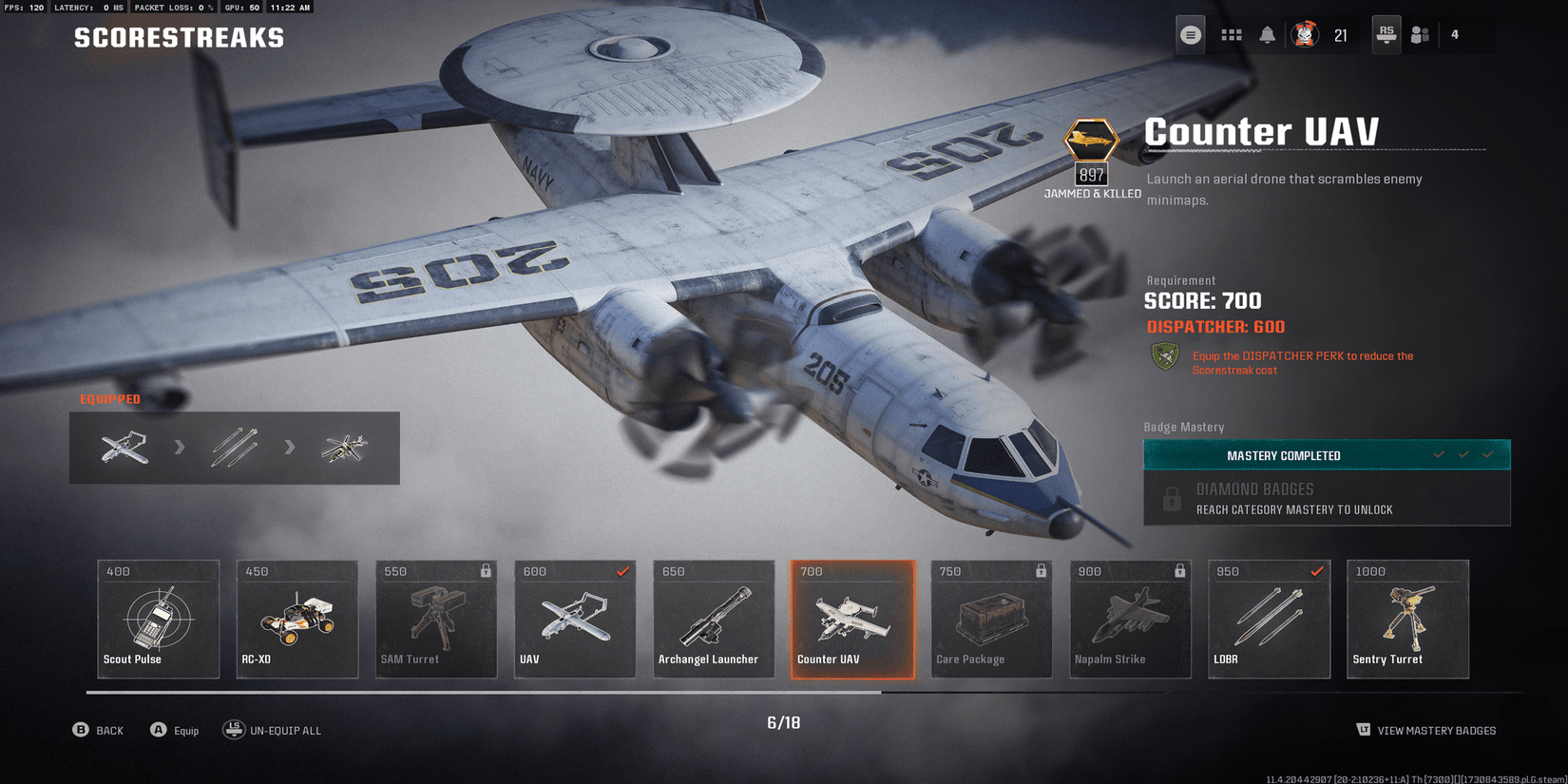The height and width of the screenshot is (784, 1568).
Task: Click the lock on Care Package
Action: [x=1040, y=571]
